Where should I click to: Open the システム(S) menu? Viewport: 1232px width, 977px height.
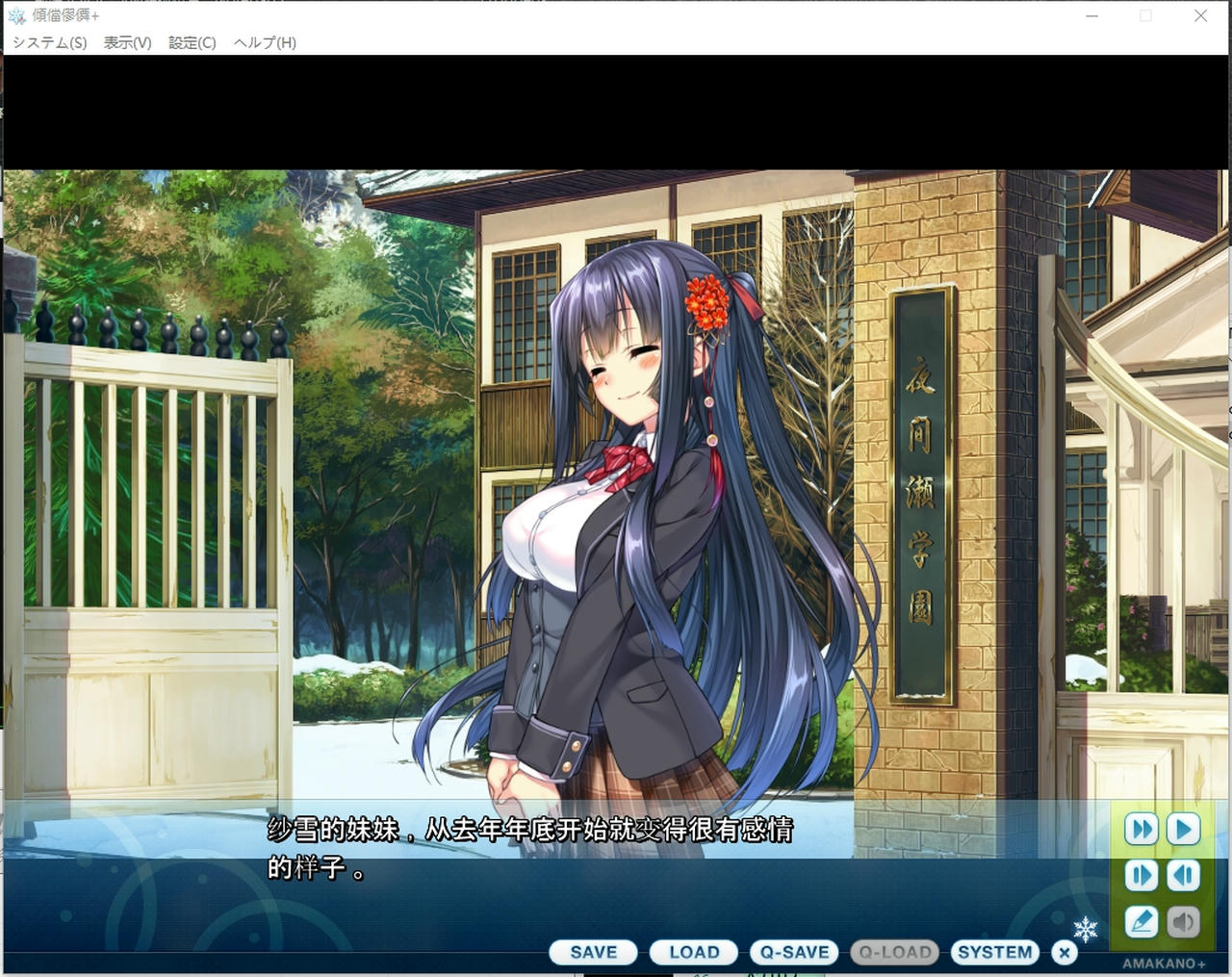[x=50, y=43]
